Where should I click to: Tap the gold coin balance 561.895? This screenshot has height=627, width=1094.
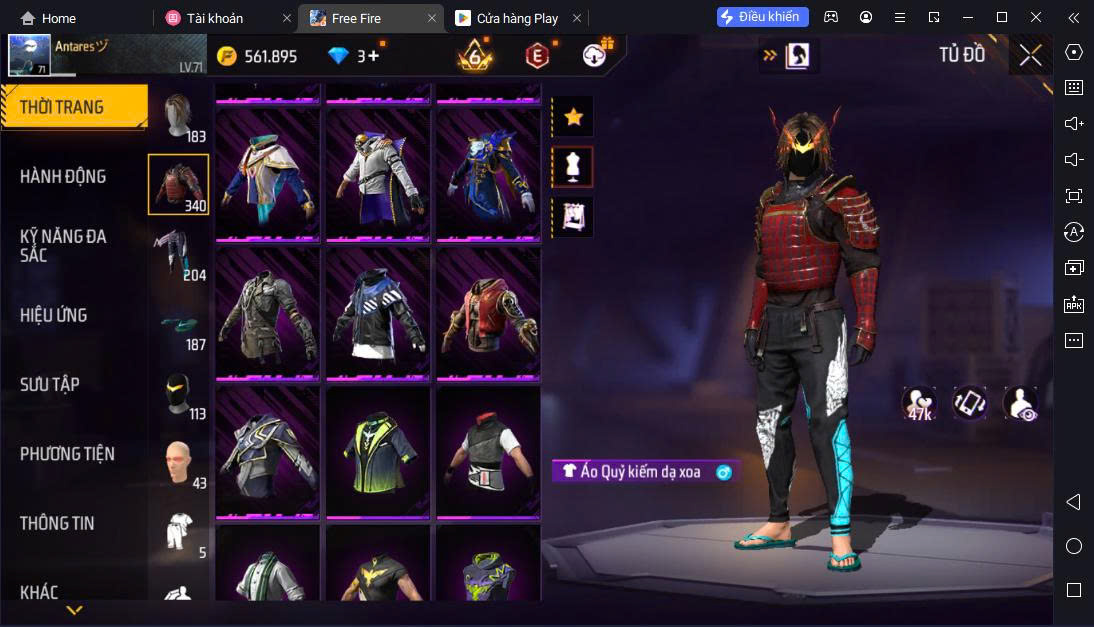(x=258, y=56)
